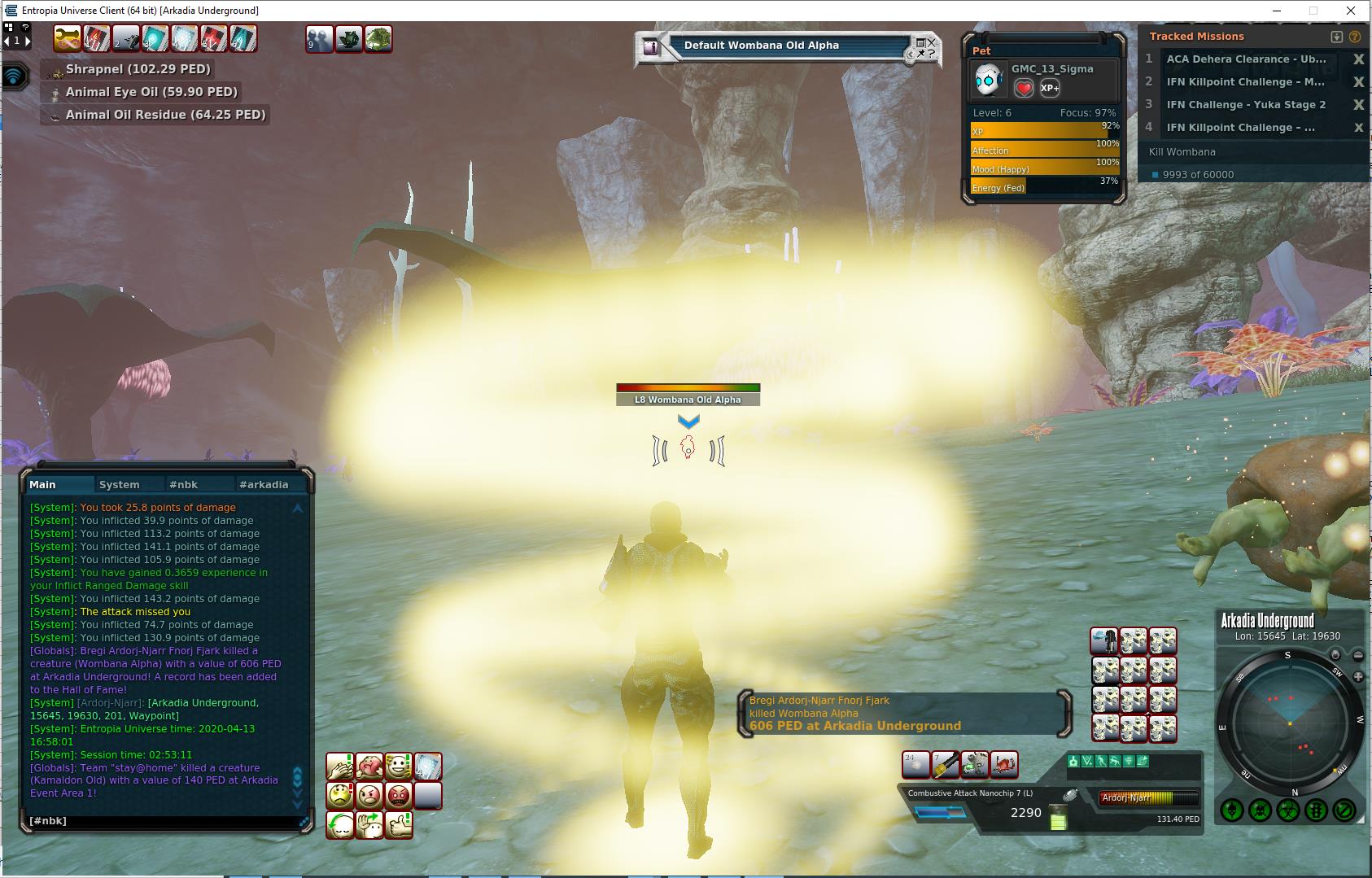Screen dimensions: 1372x878
Task: Open the Shrapnel loot entry
Action: [138, 69]
